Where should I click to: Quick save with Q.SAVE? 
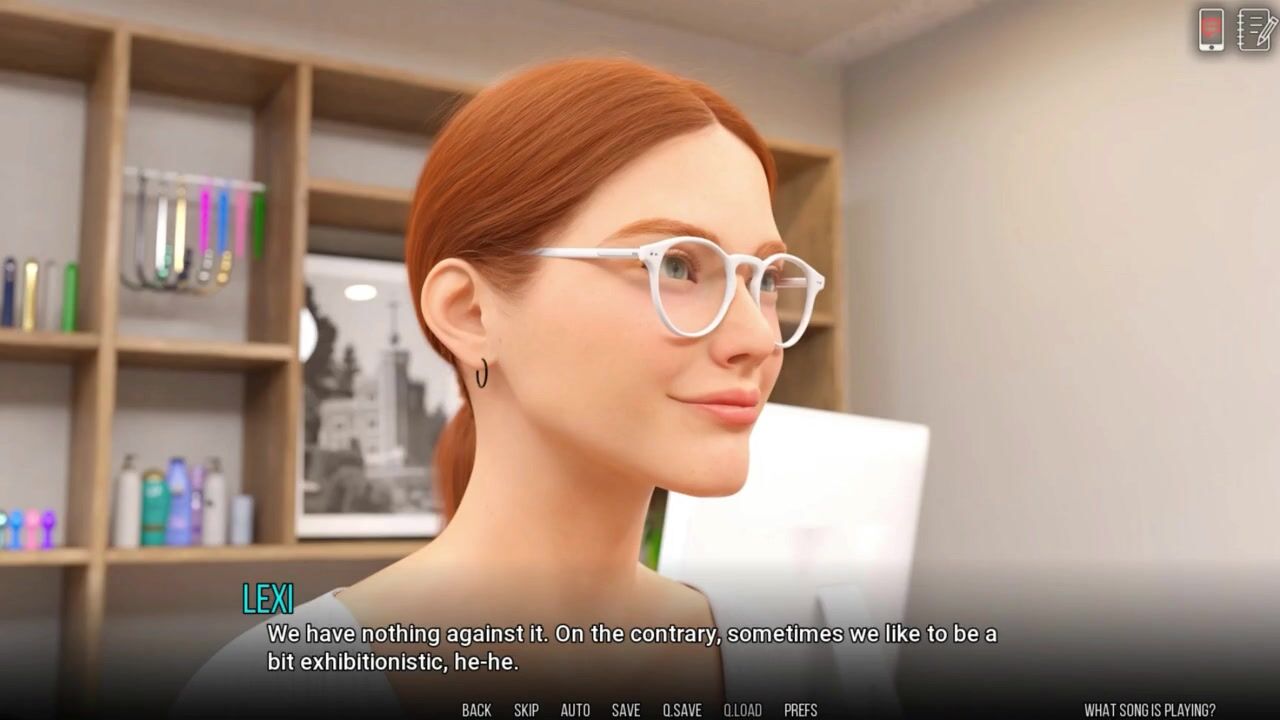click(x=682, y=710)
